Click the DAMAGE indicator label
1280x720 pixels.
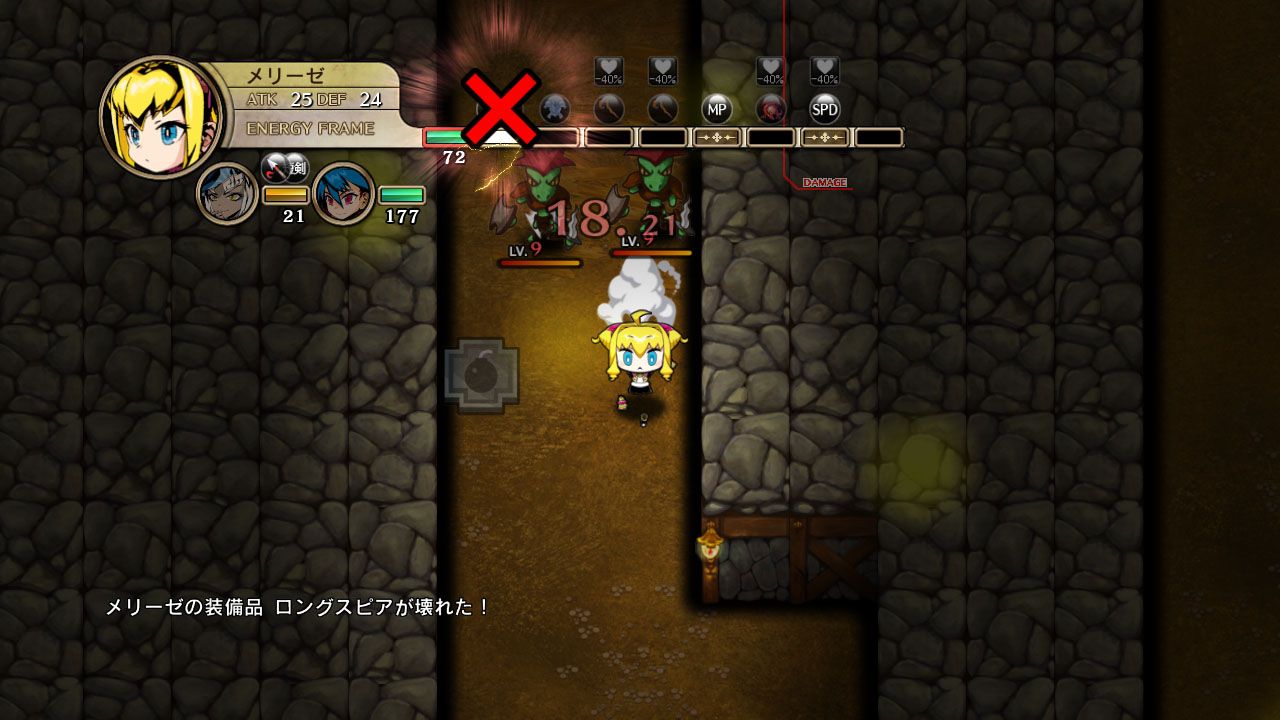826,182
